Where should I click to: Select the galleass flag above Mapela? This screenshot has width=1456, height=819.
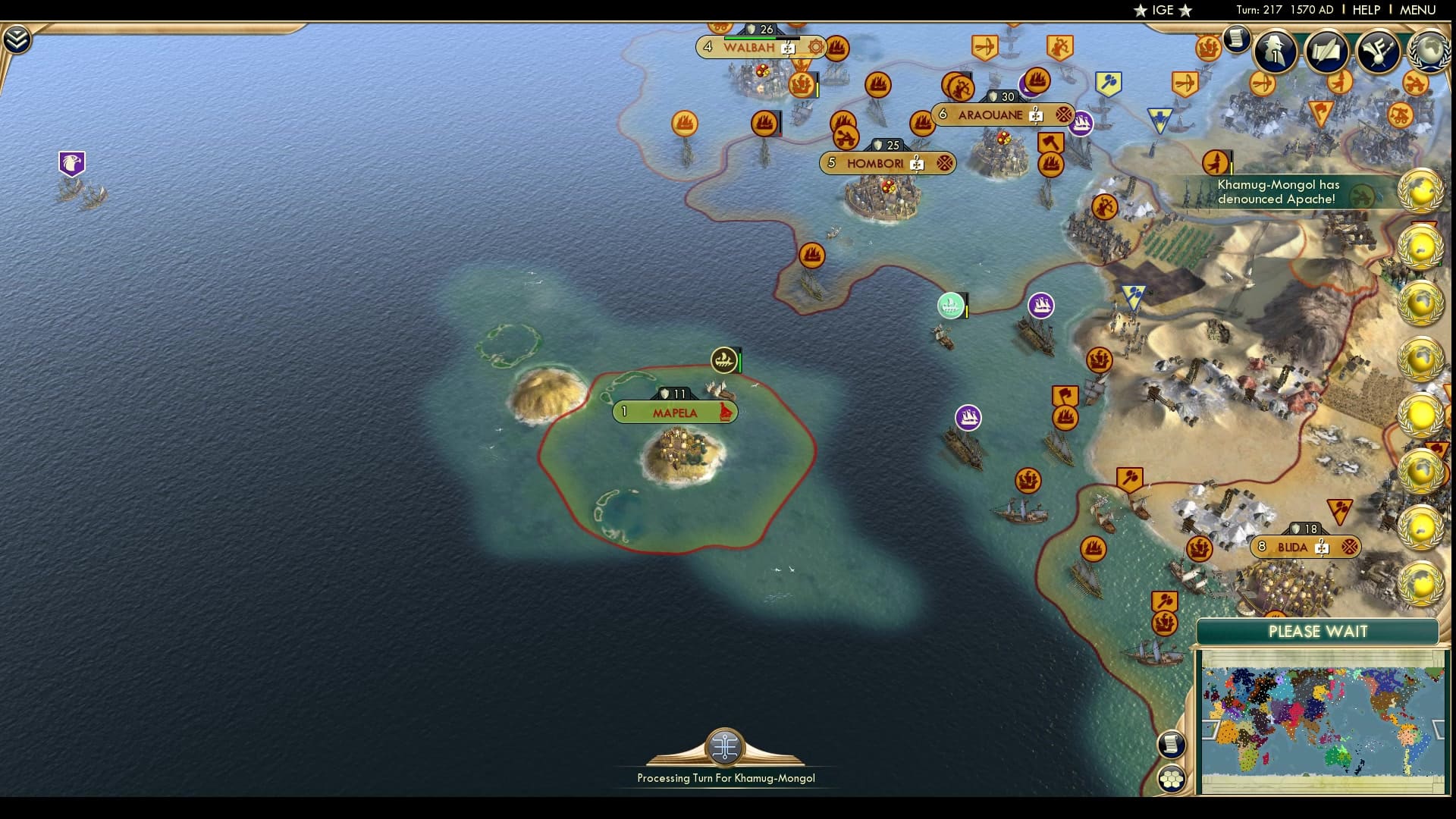pyautogui.click(x=723, y=359)
